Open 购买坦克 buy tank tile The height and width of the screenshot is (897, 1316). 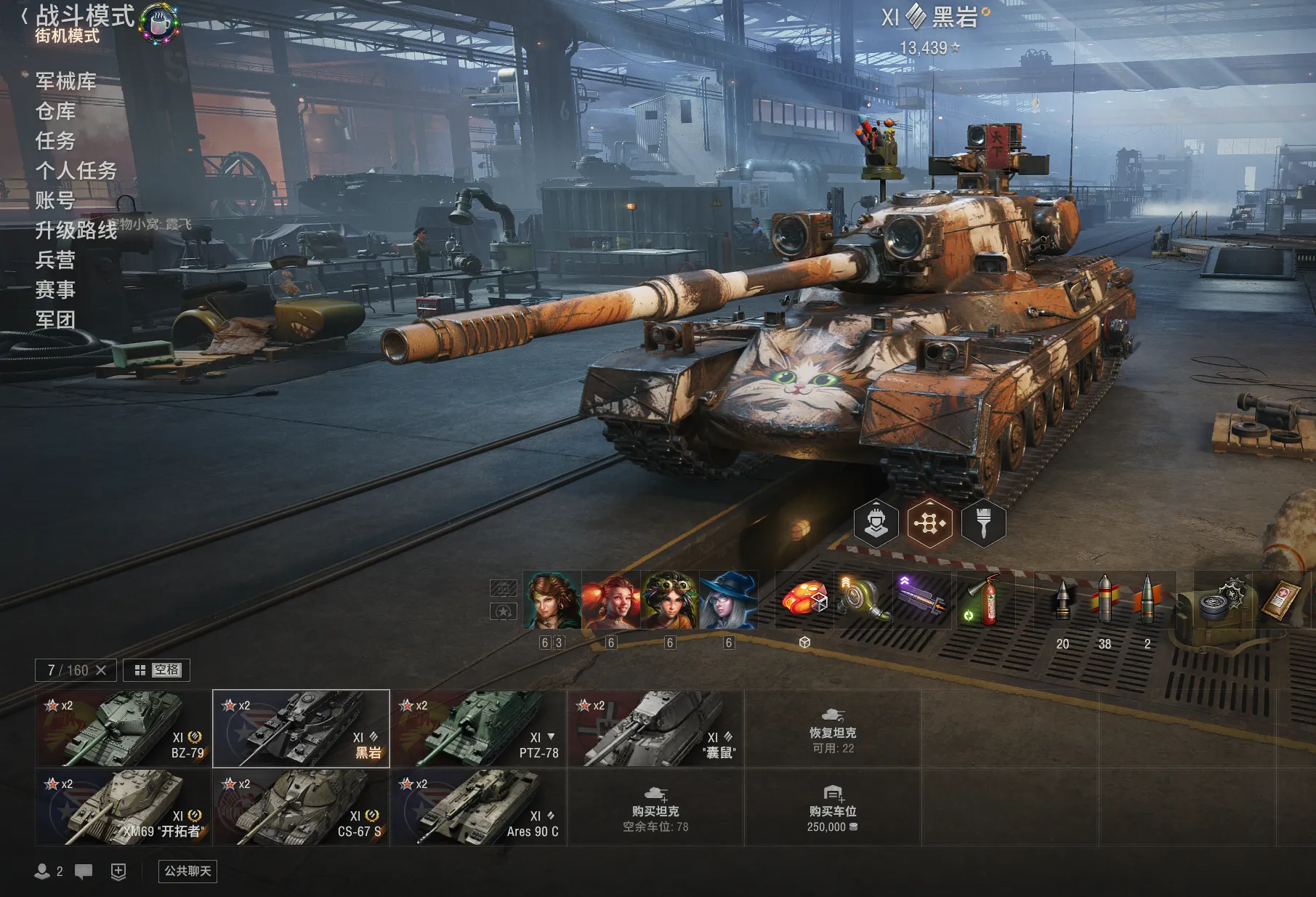tap(655, 808)
